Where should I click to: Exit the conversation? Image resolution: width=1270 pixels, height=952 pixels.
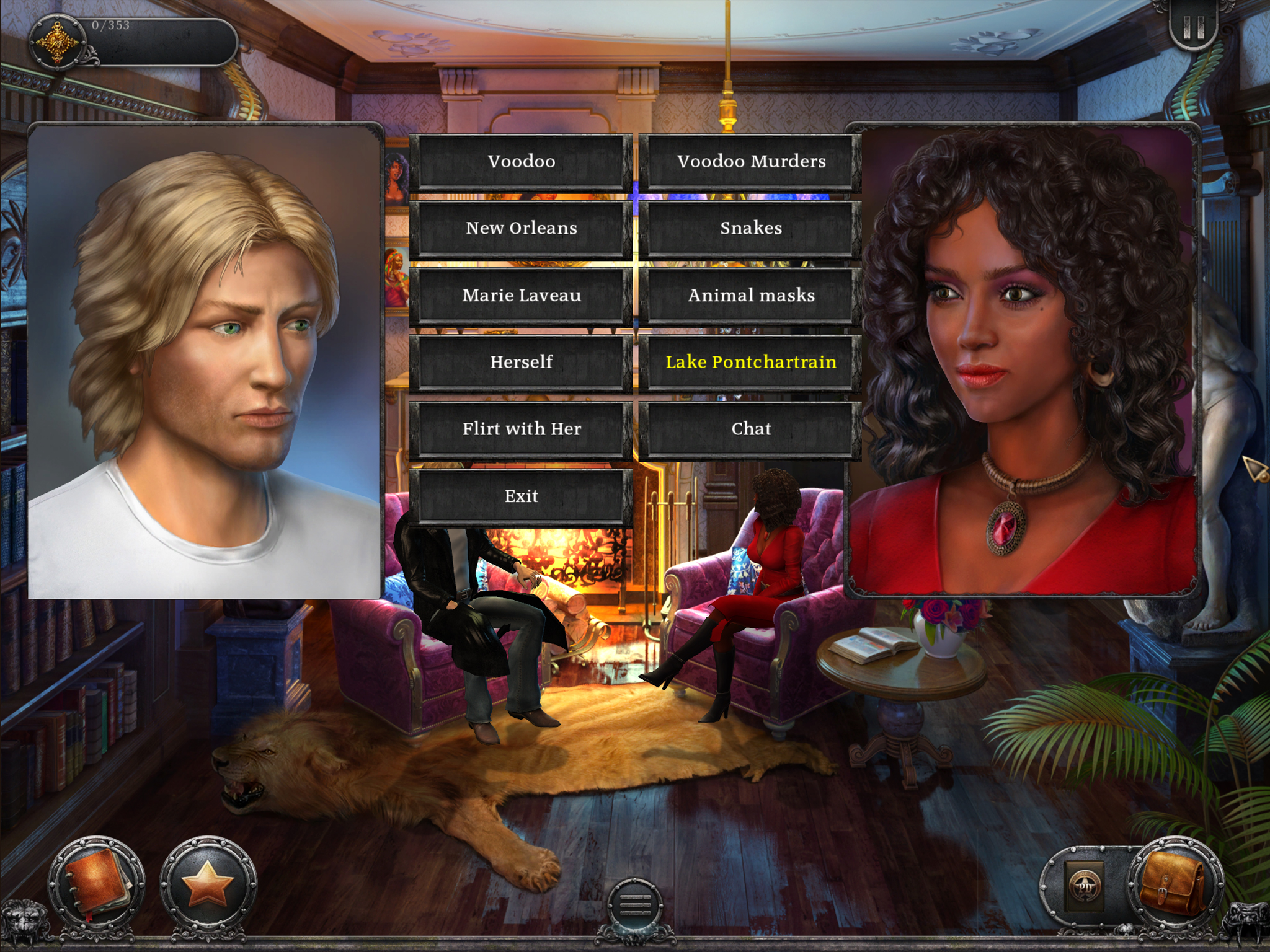(x=522, y=496)
